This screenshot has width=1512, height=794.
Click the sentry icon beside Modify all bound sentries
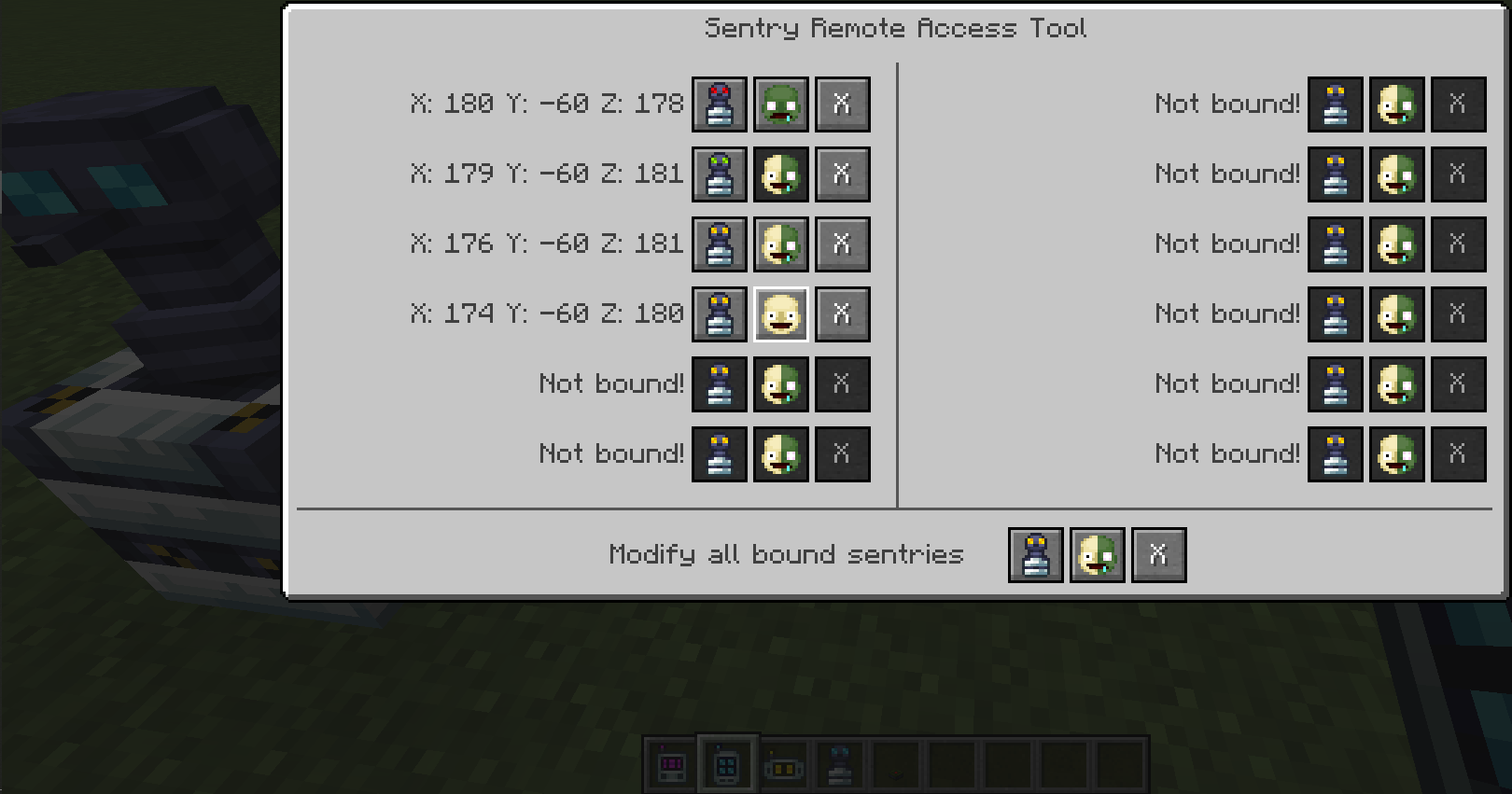point(1035,553)
